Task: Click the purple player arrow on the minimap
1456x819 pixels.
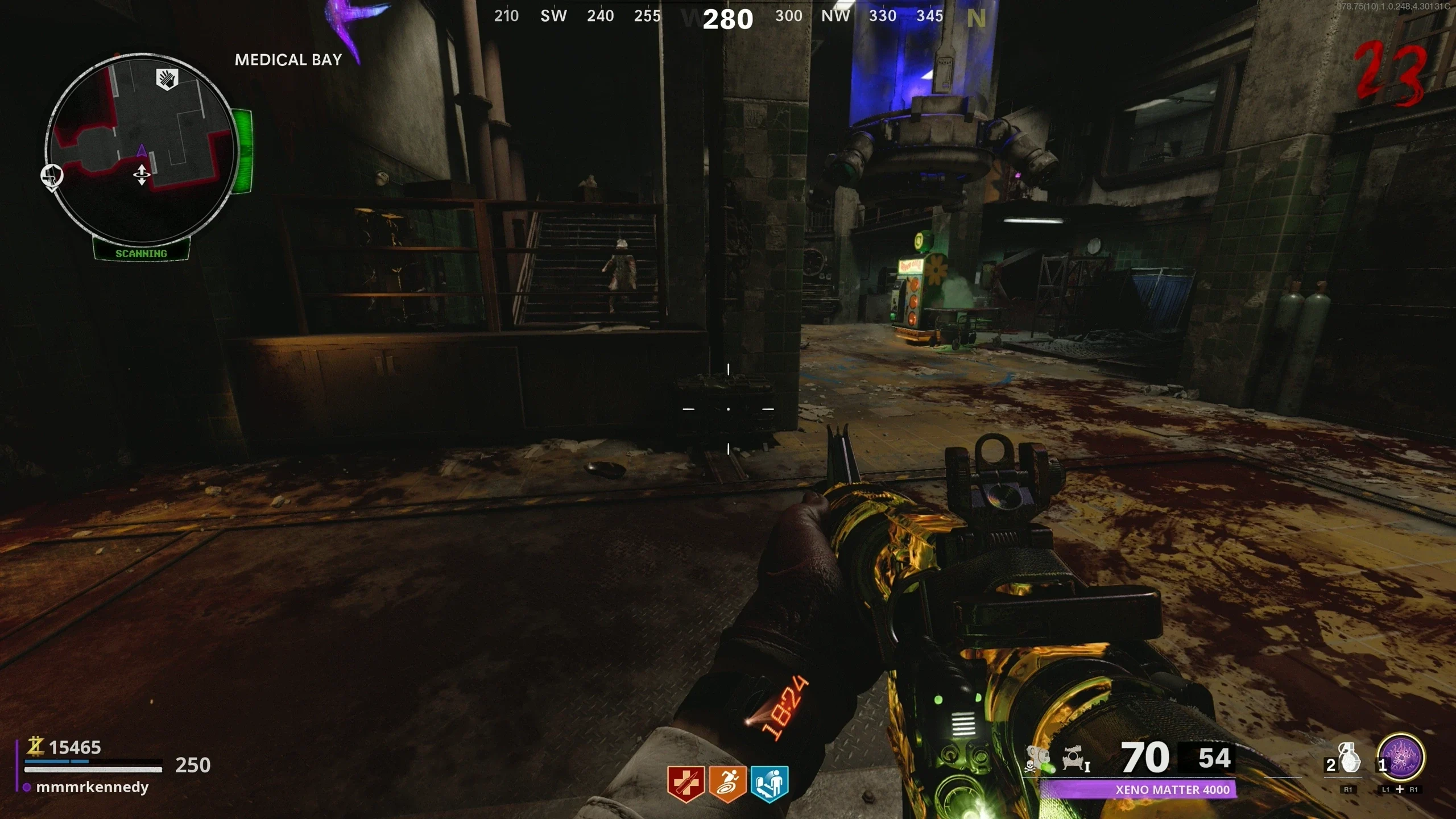Action: point(141,151)
